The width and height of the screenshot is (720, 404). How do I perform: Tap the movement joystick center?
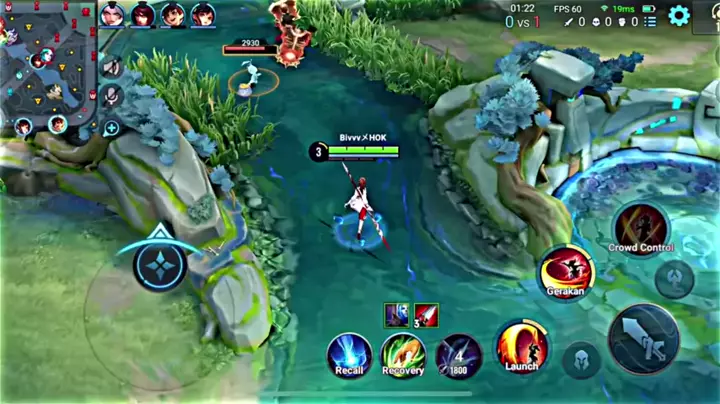(x=159, y=266)
